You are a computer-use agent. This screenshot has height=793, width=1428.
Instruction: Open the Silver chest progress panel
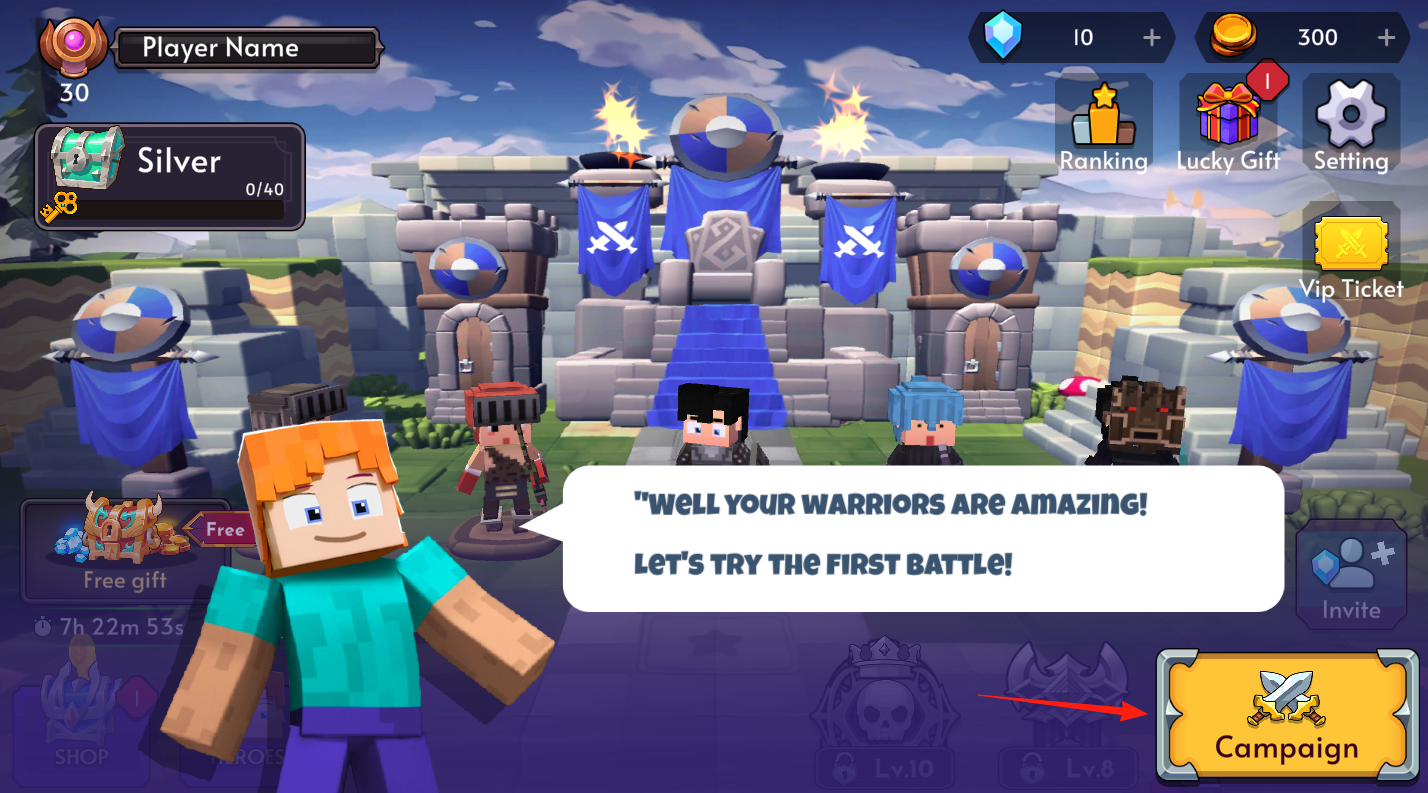click(x=170, y=177)
